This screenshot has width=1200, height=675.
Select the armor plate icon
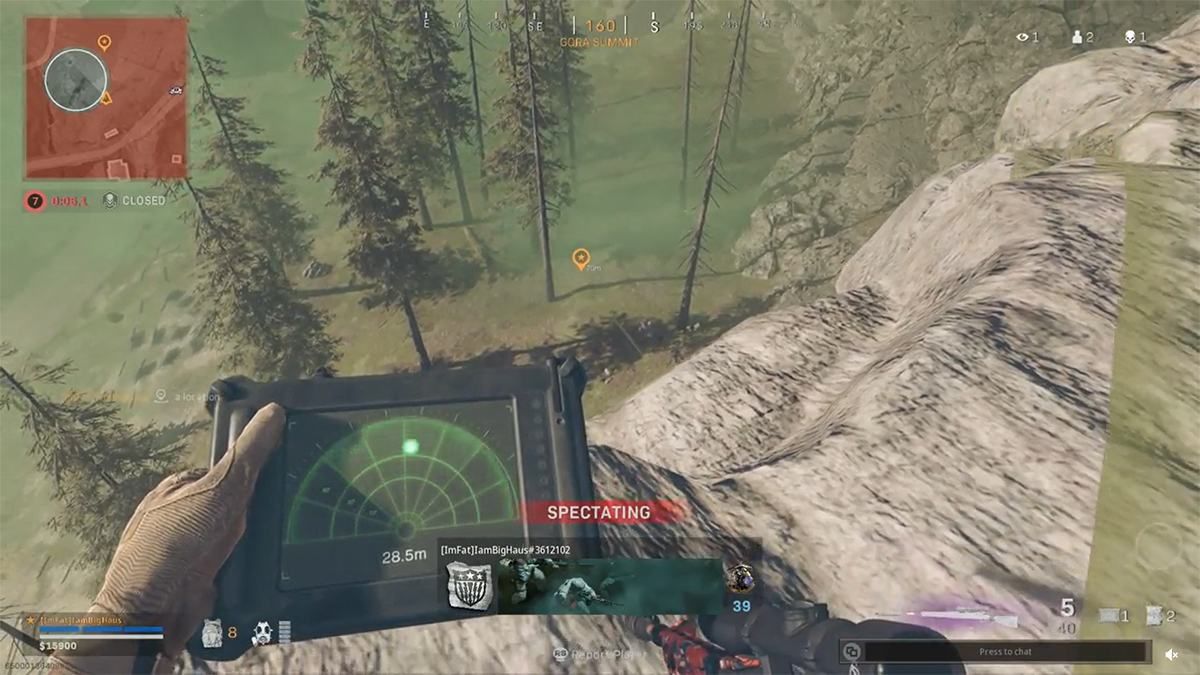(x=211, y=632)
